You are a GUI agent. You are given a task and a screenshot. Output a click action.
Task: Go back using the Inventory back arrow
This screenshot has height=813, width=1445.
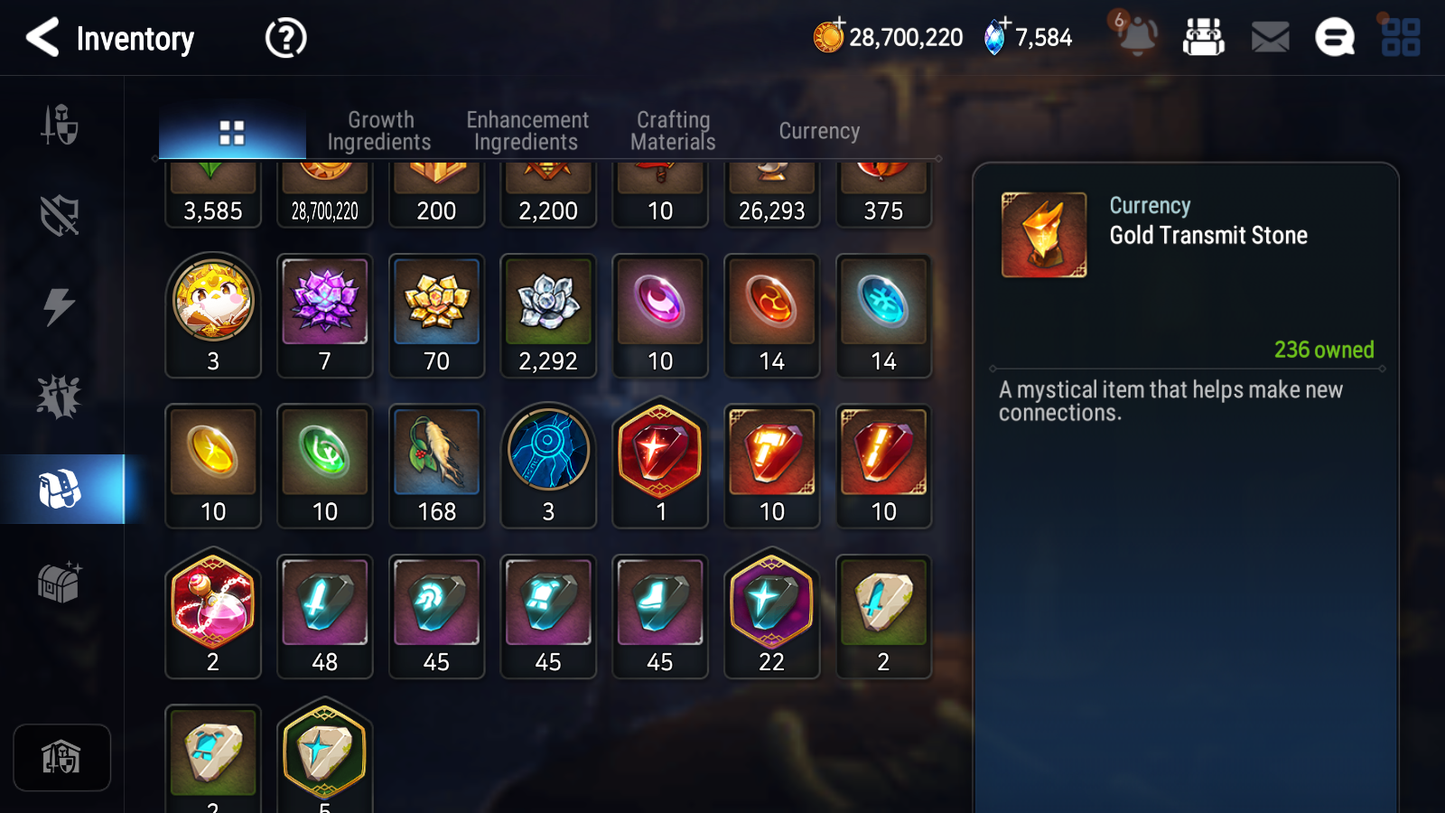coord(42,38)
